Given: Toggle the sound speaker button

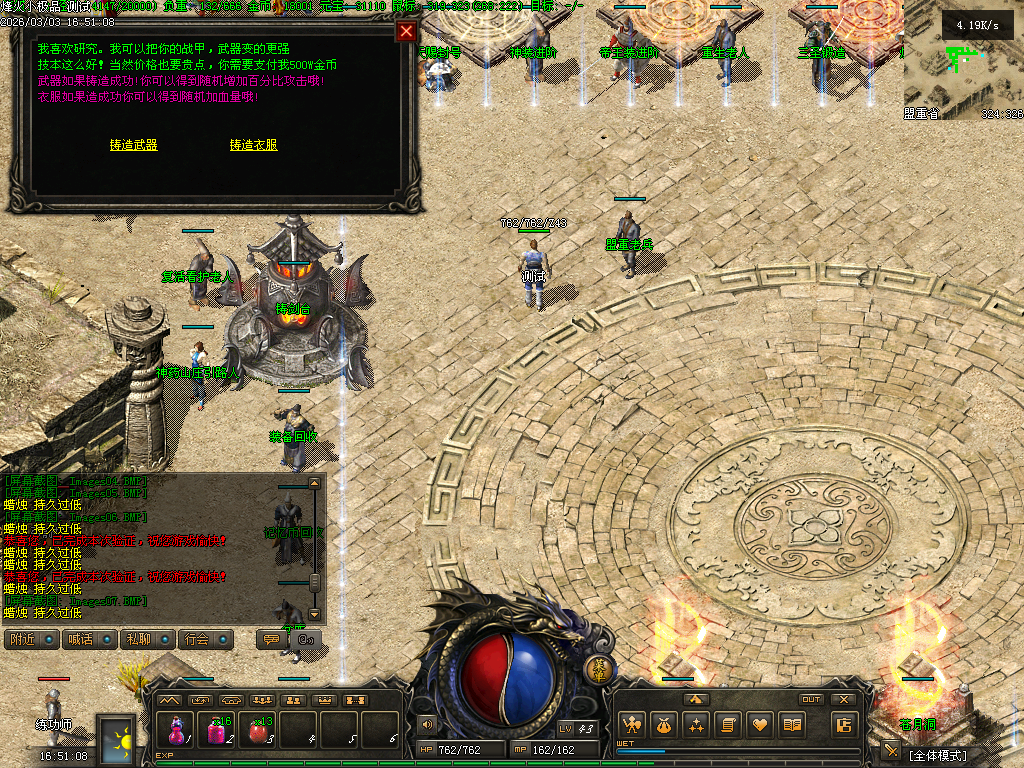Looking at the screenshot, I should (x=427, y=724).
